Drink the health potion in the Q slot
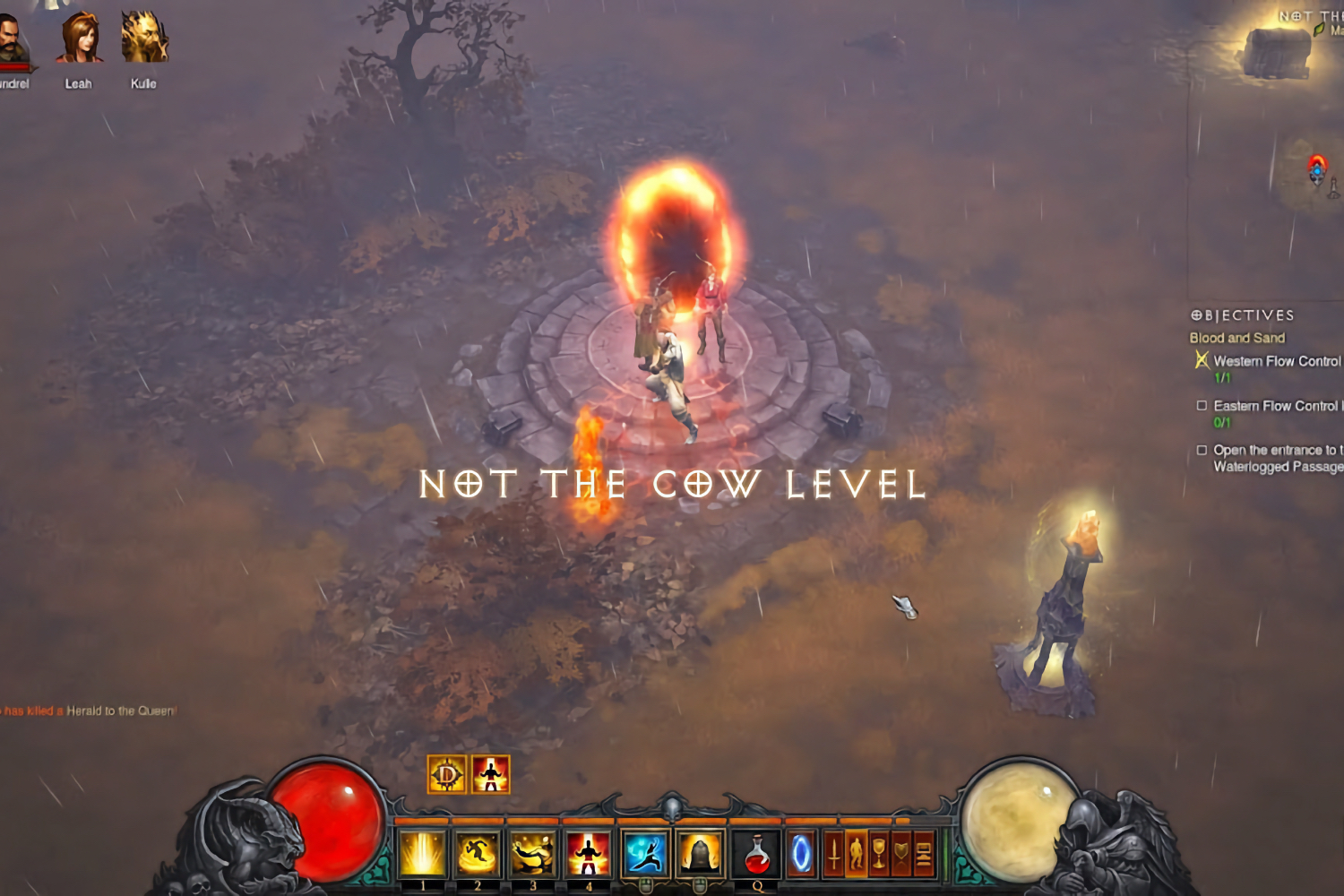 click(755, 853)
